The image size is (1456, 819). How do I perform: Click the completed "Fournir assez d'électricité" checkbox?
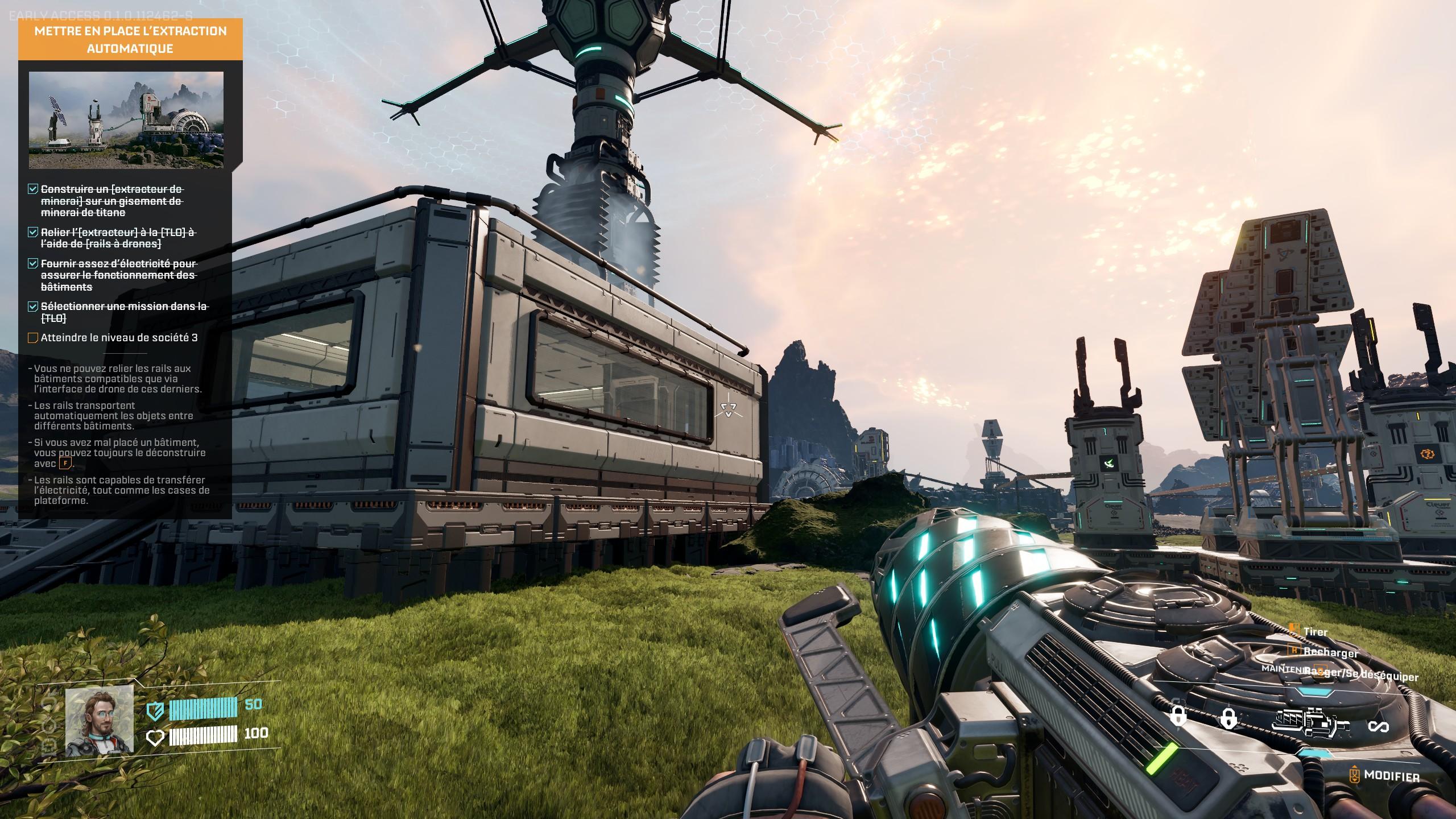tap(33, 263)
